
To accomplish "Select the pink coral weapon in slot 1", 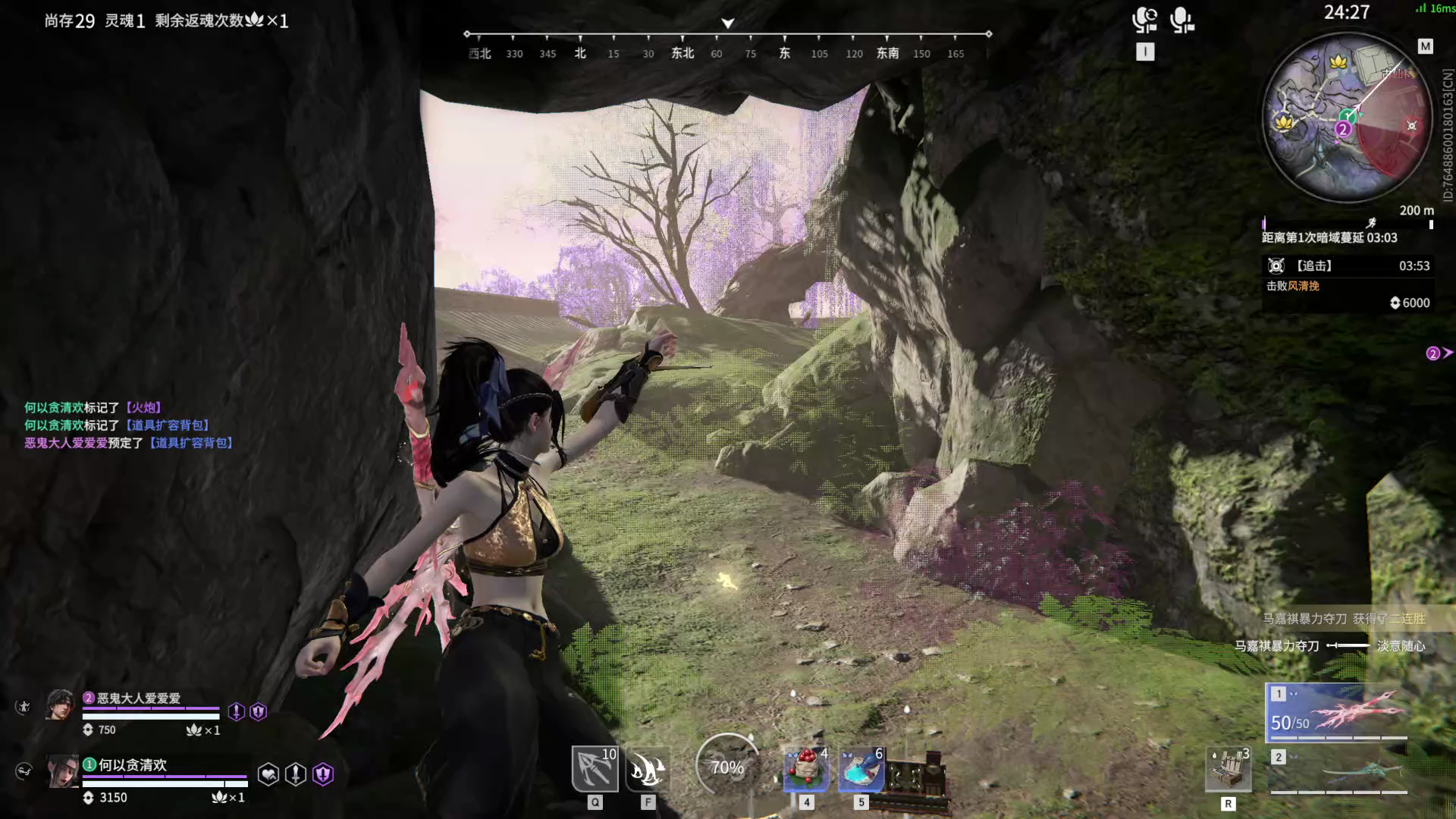I will [x=1338, y=712].
